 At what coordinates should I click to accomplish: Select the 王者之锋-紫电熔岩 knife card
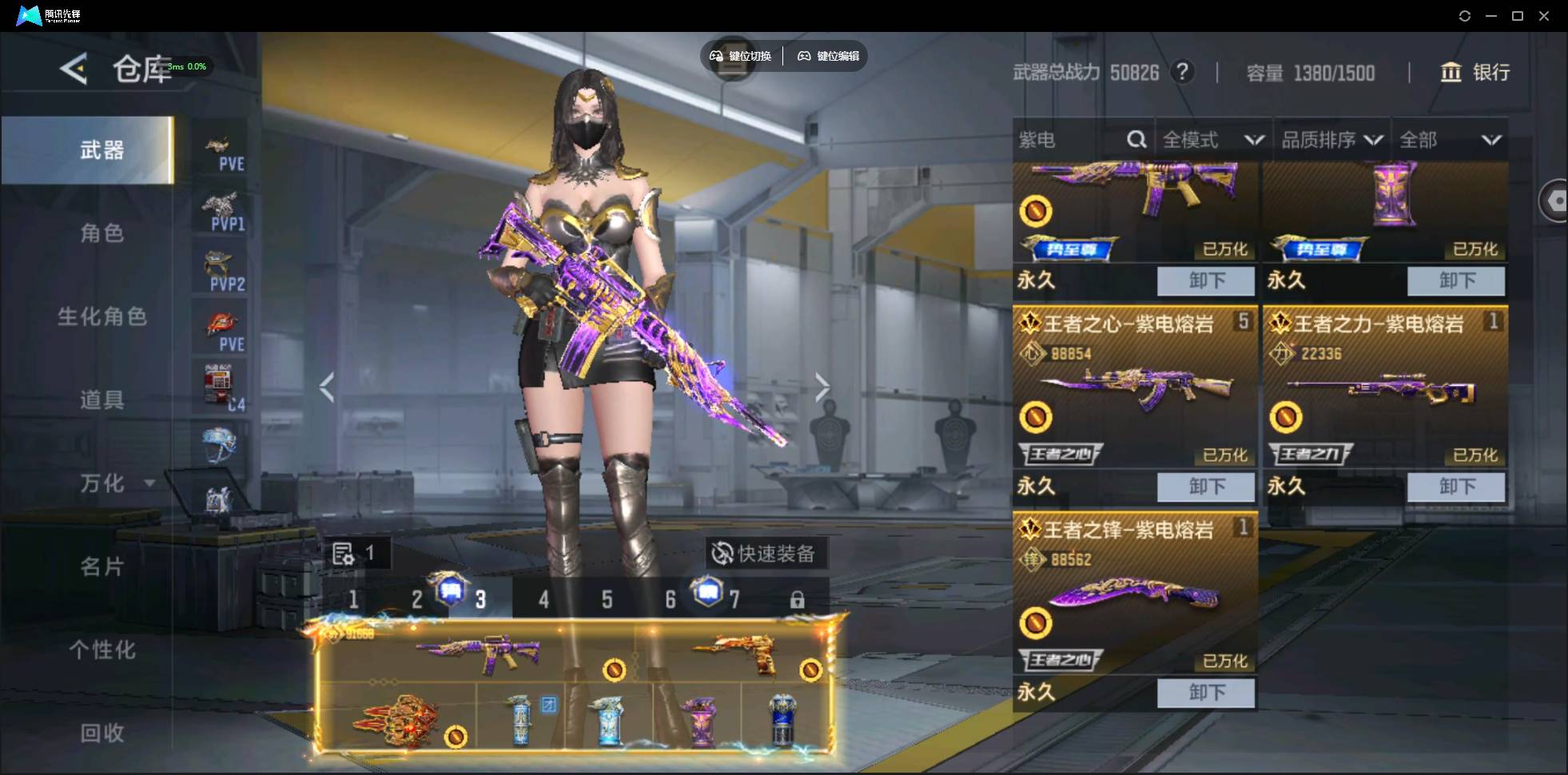(x=1135, y=591)
